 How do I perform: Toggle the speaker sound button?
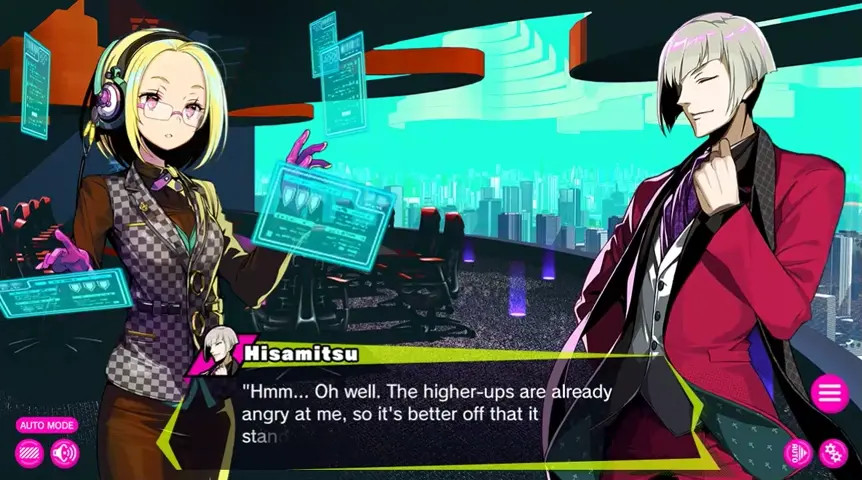click(65, 454)
